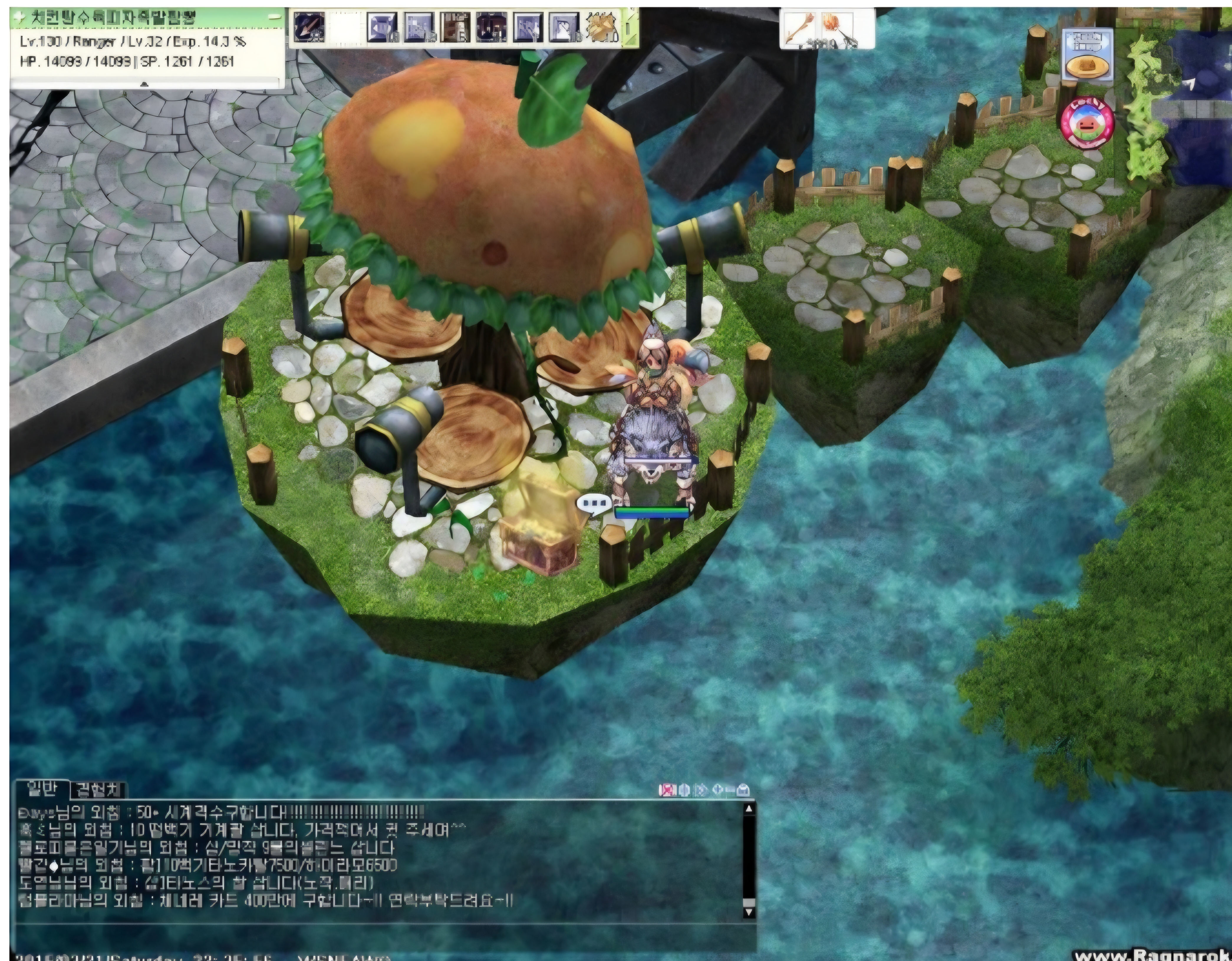This screenshot has width=1232, height=961.
Task: Minimize the character status window
Action: (x=275, y=17)
